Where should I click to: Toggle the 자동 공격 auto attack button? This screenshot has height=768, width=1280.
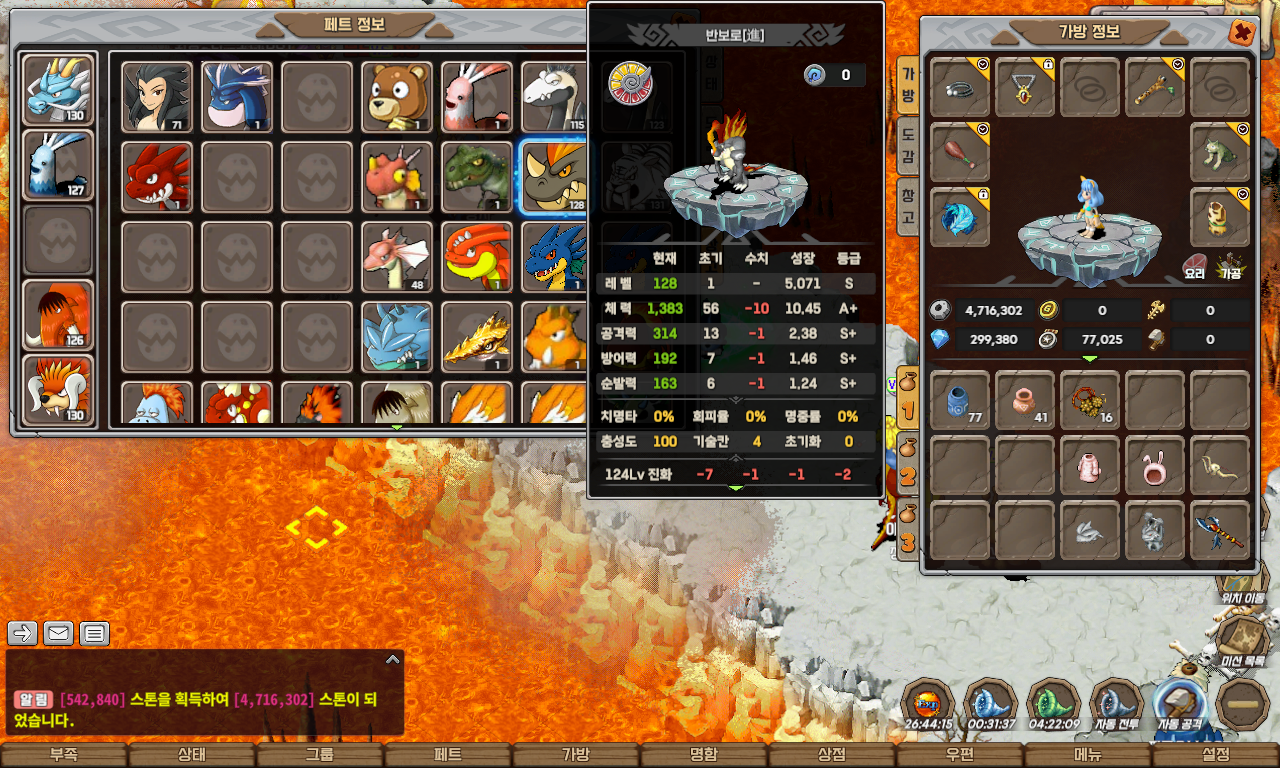(1181, 707)
